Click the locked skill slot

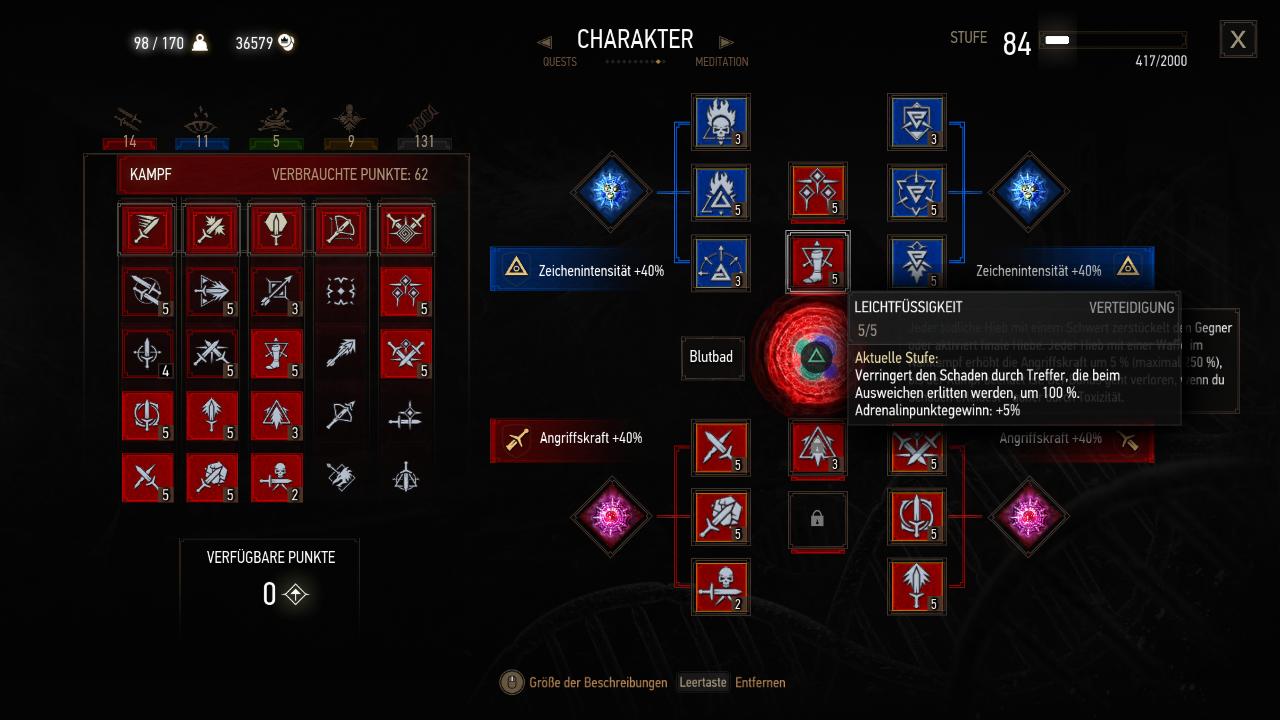pos(817,520)
